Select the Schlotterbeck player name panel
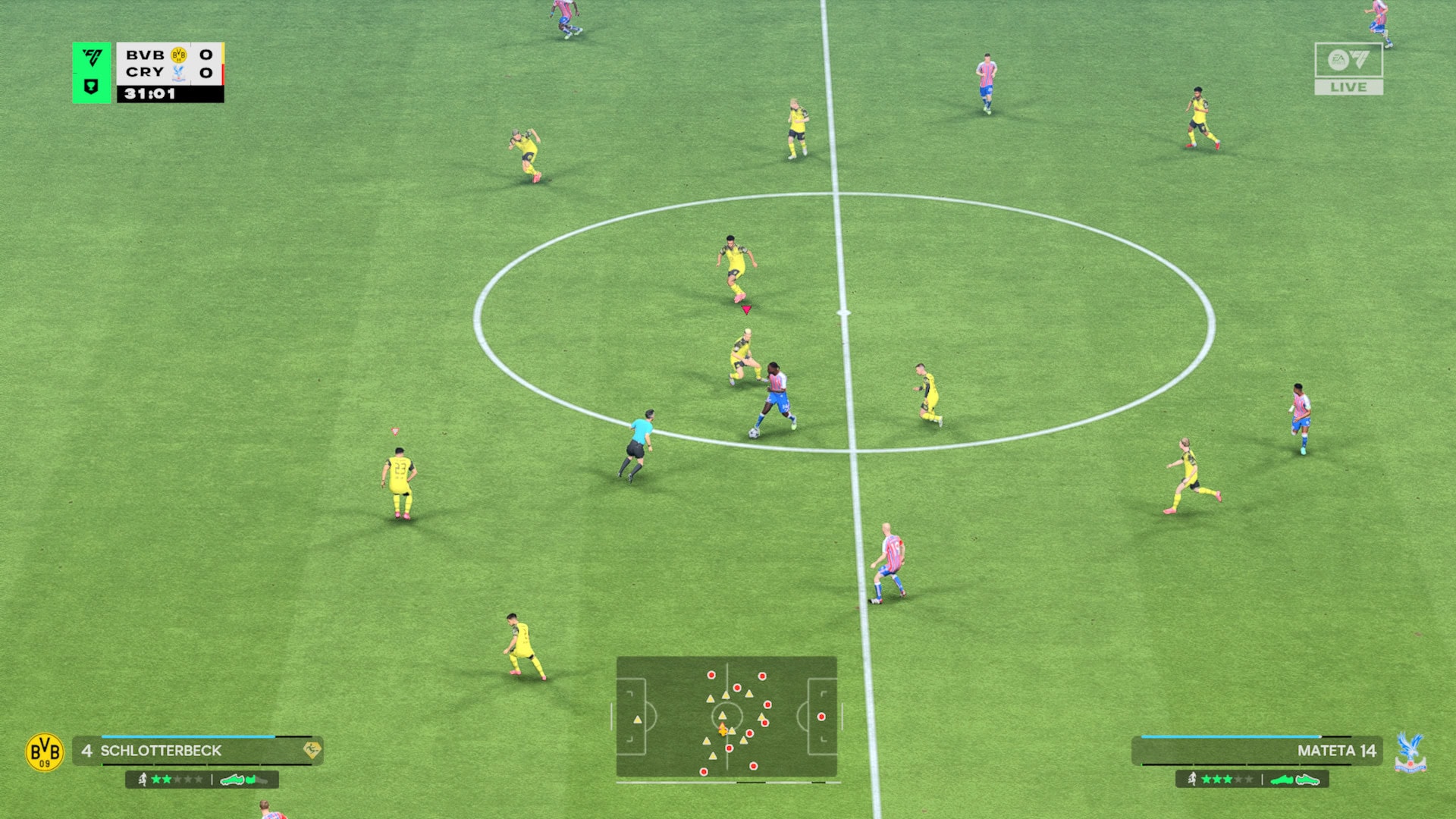Image resolution: width=1456 pixels, height=819 pixels. click(198, 751)
